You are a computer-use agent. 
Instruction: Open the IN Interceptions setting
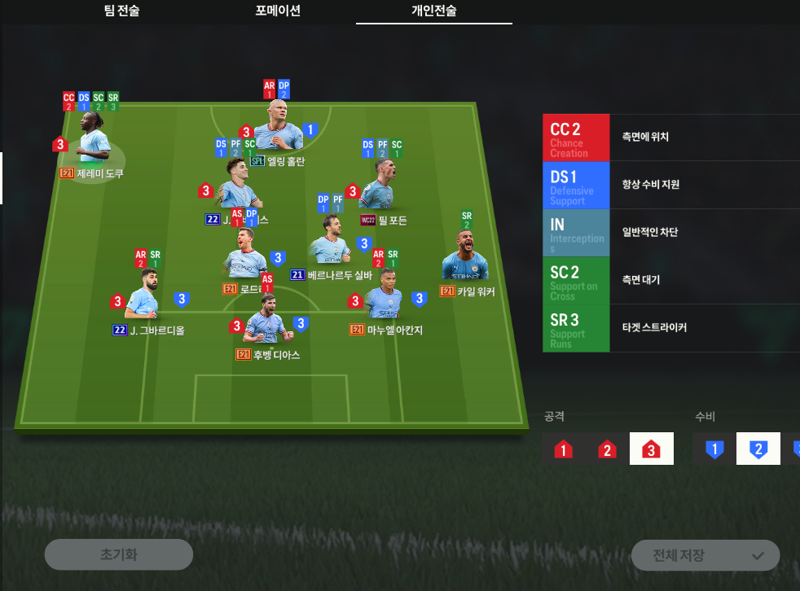coord(672,233)
